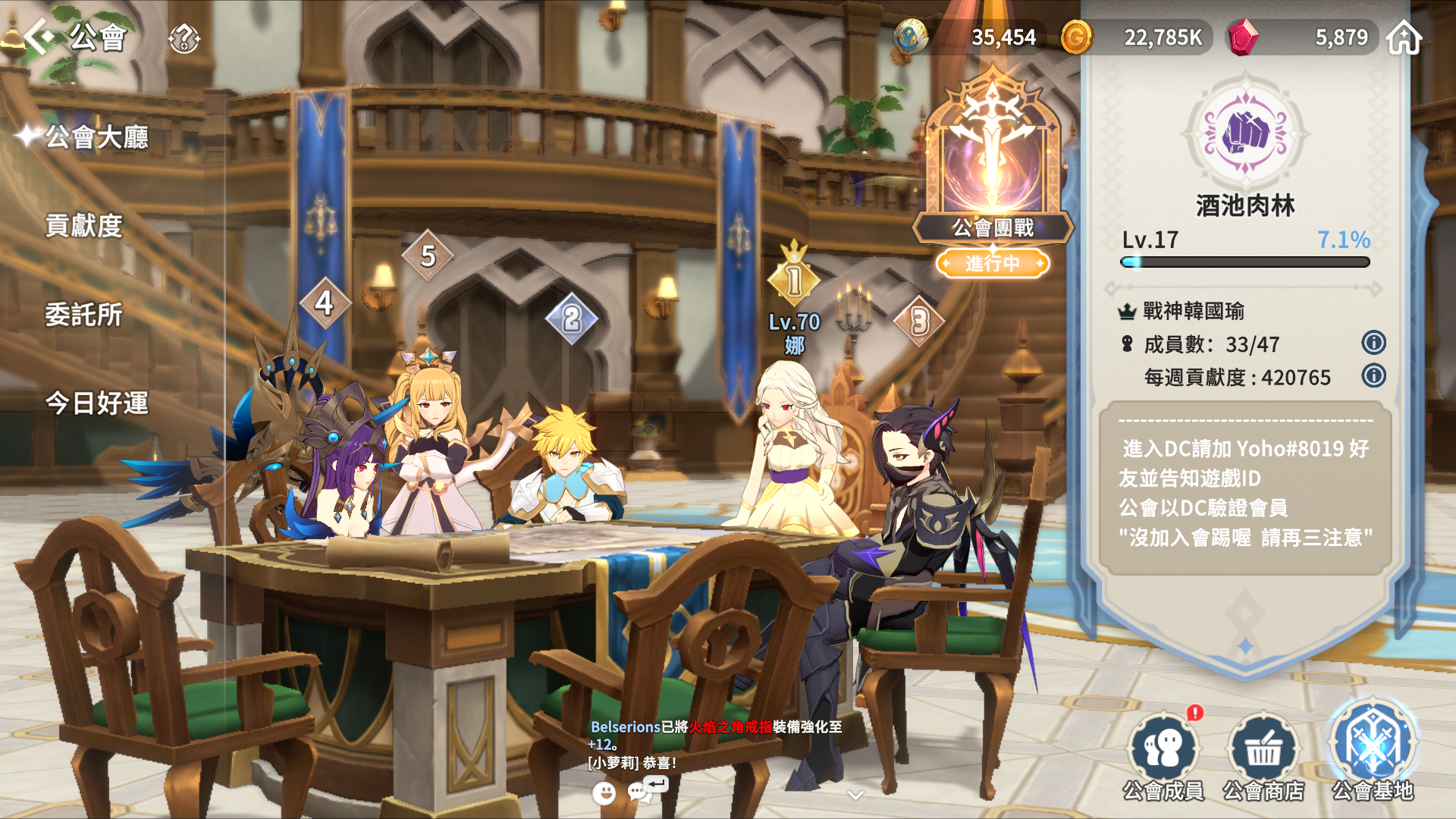1456x819 pixels.
Task: Choose the 今日好運 daily luck entry
Action: click(x=96, y=403)
